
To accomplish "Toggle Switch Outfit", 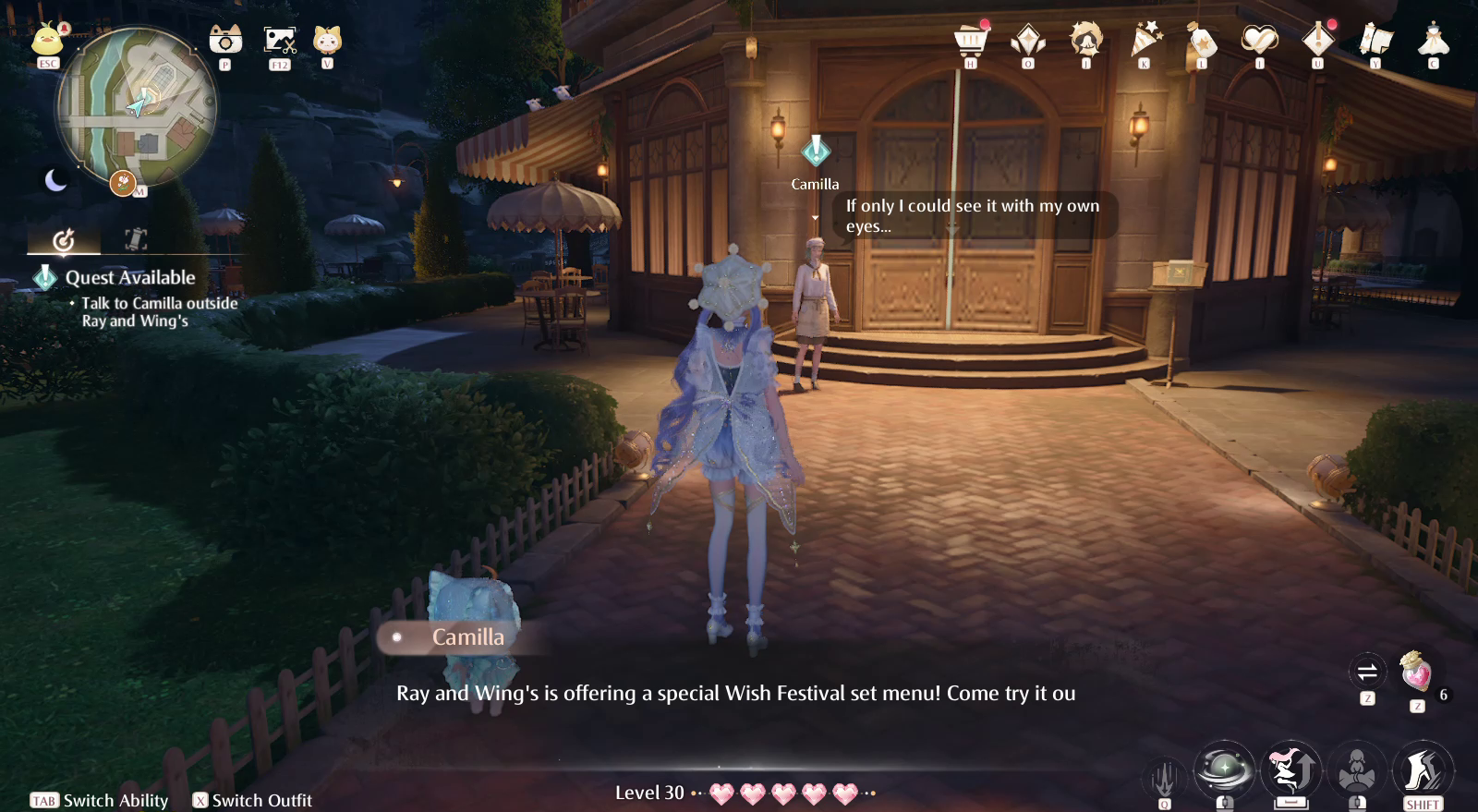I will pos(254,800).
